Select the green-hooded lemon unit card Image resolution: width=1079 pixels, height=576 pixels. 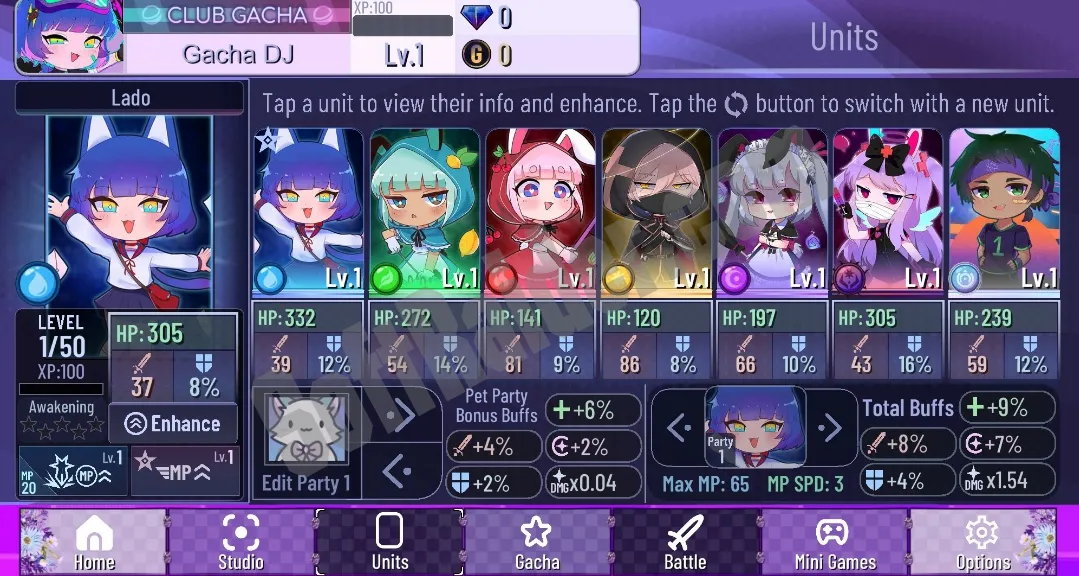tap(424, 210)
